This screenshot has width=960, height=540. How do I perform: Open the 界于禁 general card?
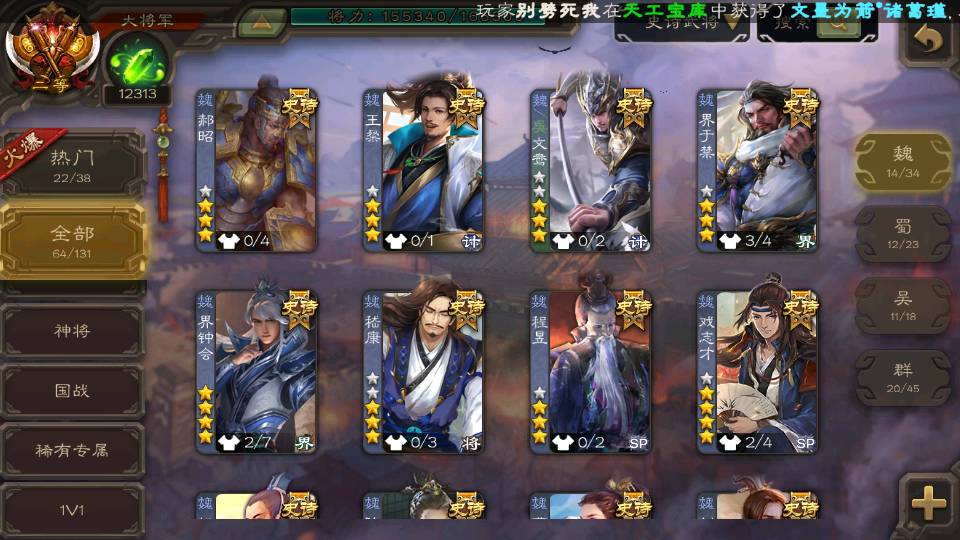(x=757, y=170)
